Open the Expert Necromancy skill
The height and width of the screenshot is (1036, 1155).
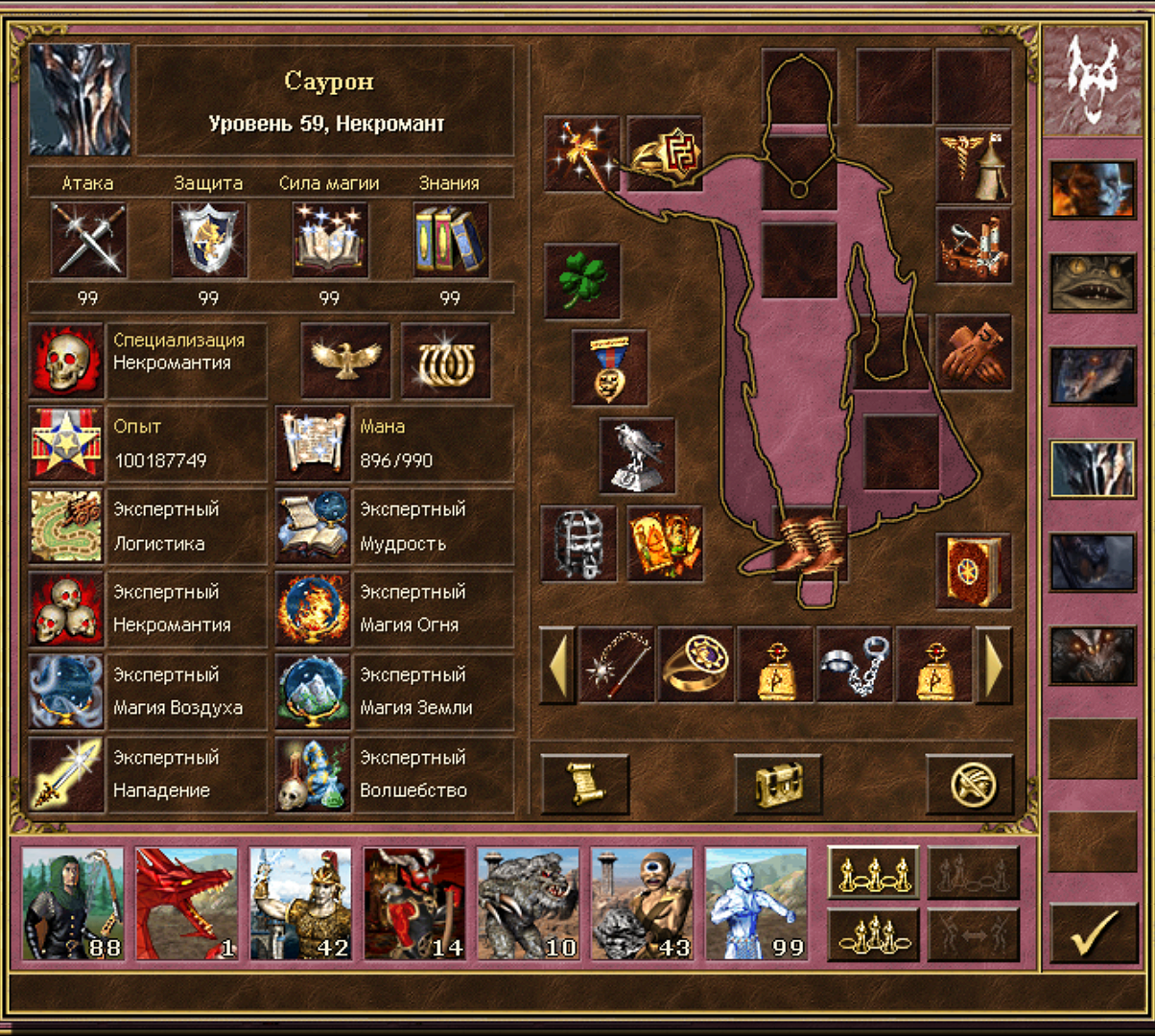pos(66,609)
